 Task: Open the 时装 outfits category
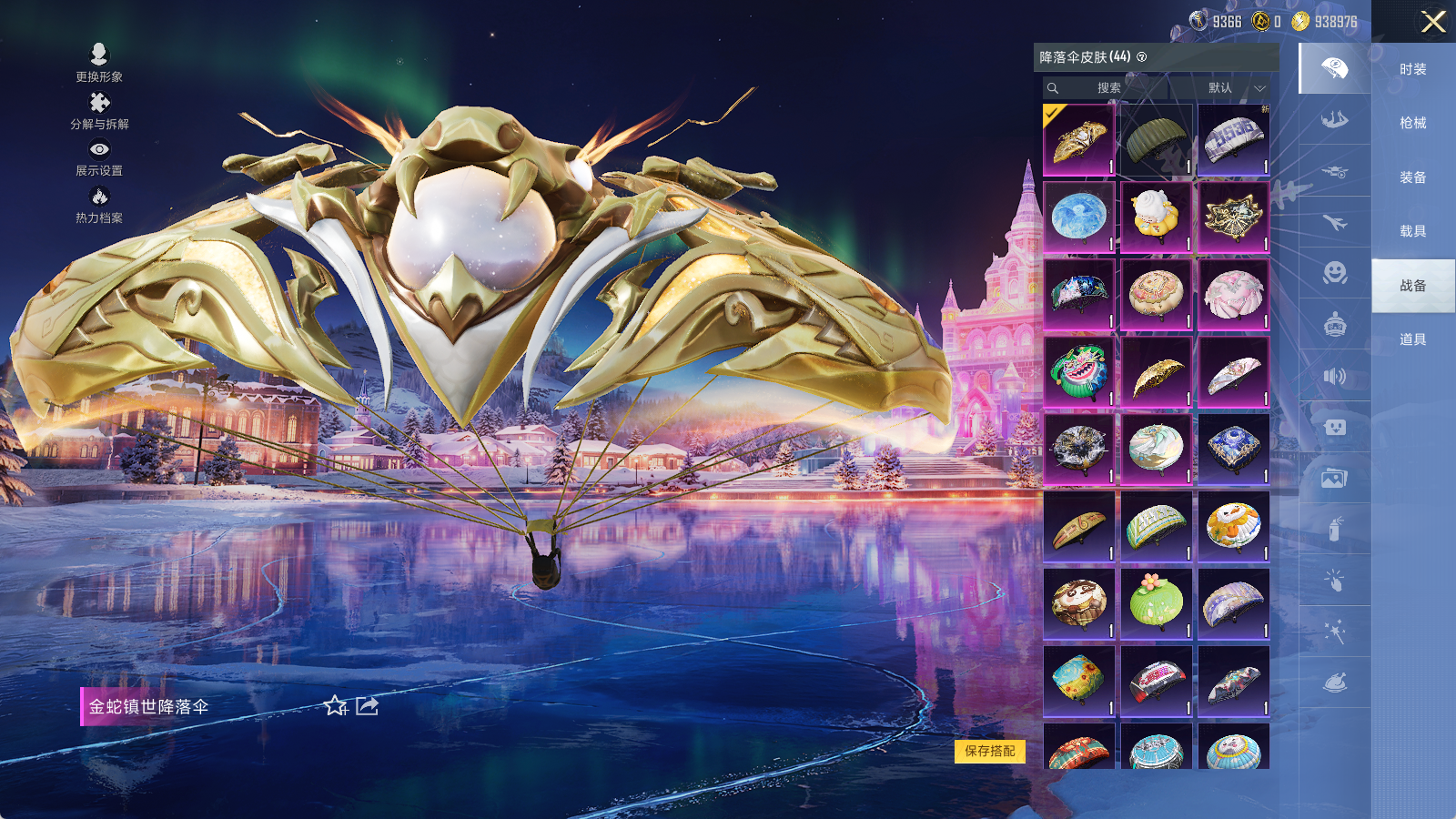pos(1412,69)
